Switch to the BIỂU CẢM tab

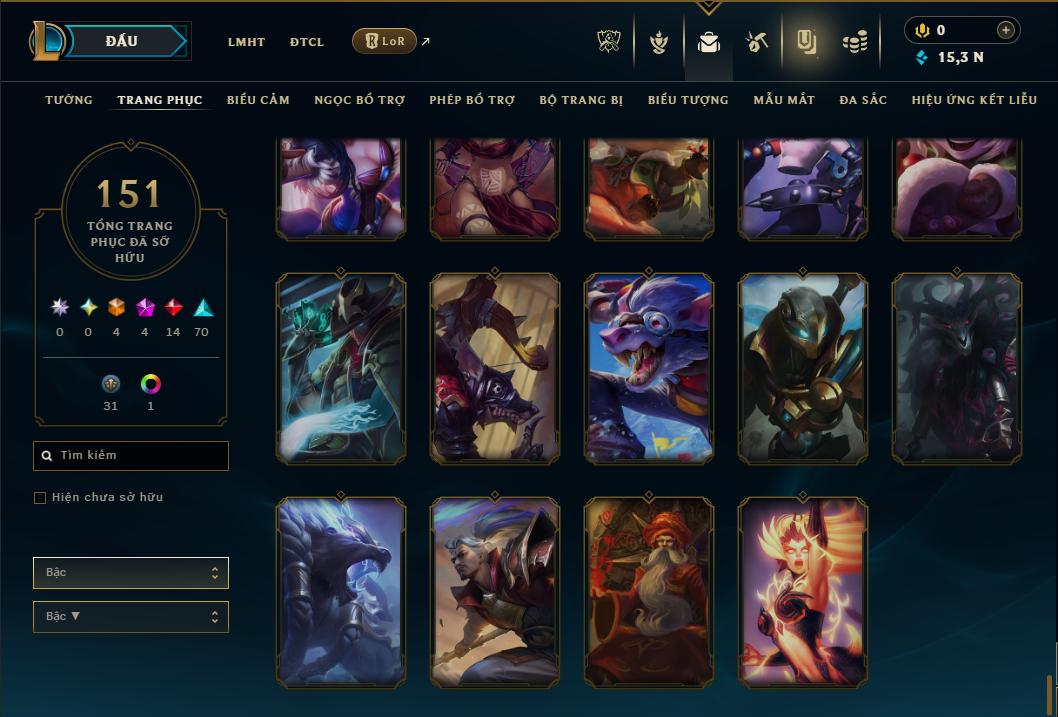(x=258, y=100)
